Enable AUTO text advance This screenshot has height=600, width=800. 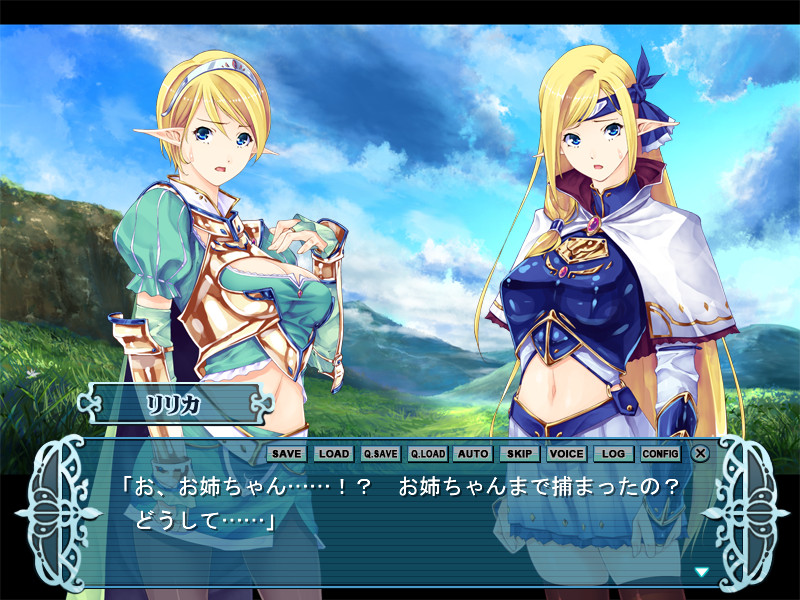point(472,453)
